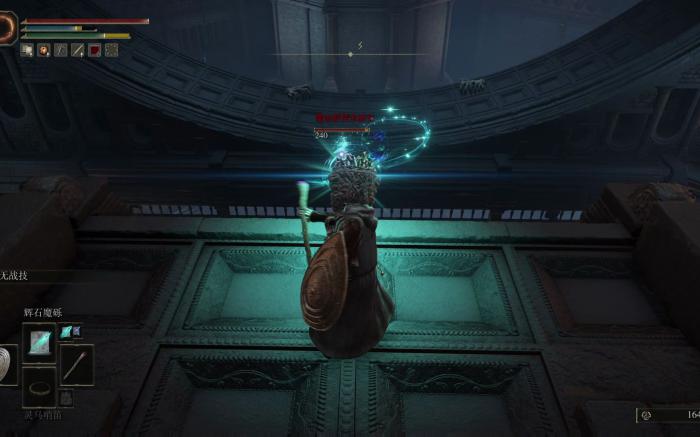This screenshot has width=700, height=437.
Task: Choose the Spectral Steed Whistle ring slot
Action: click(x=40, y=387)
